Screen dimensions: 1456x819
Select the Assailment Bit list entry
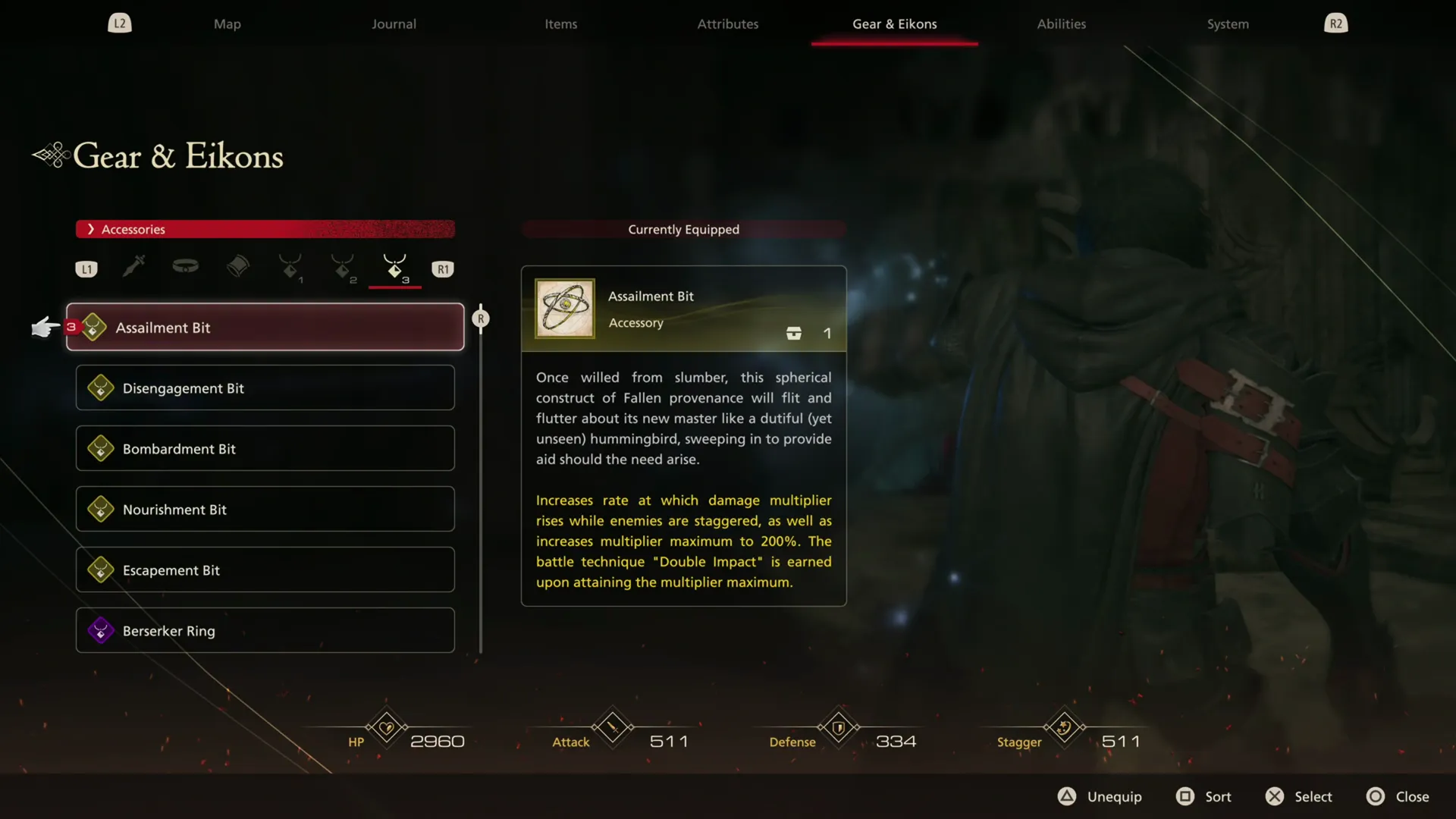point(264,327)
